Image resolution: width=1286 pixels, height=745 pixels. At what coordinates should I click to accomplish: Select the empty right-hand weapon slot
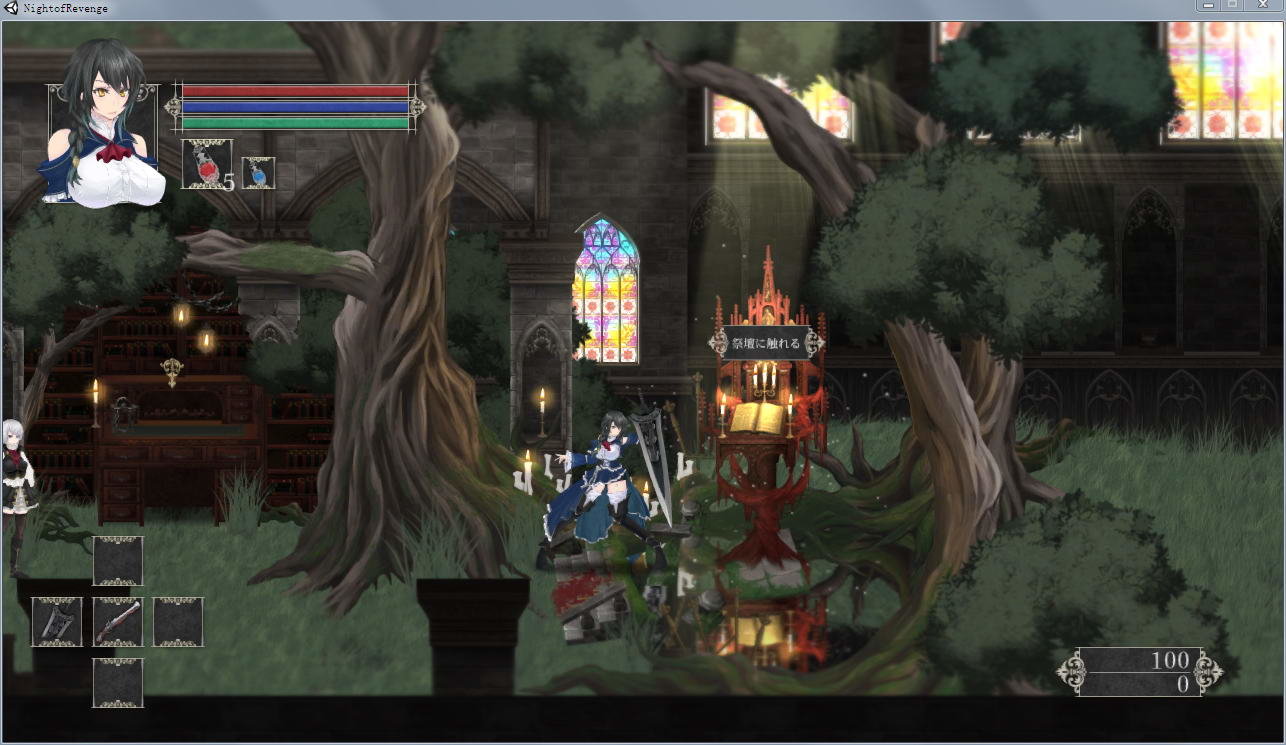(178, 621)
